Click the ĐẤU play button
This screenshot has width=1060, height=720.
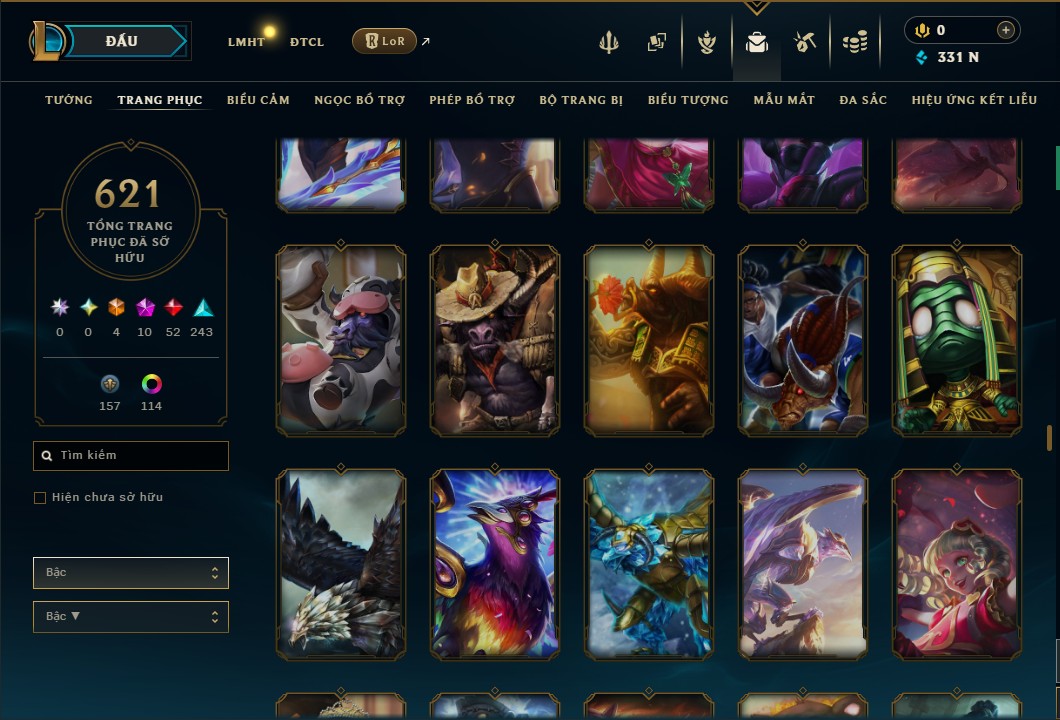(x=122, y=41)
